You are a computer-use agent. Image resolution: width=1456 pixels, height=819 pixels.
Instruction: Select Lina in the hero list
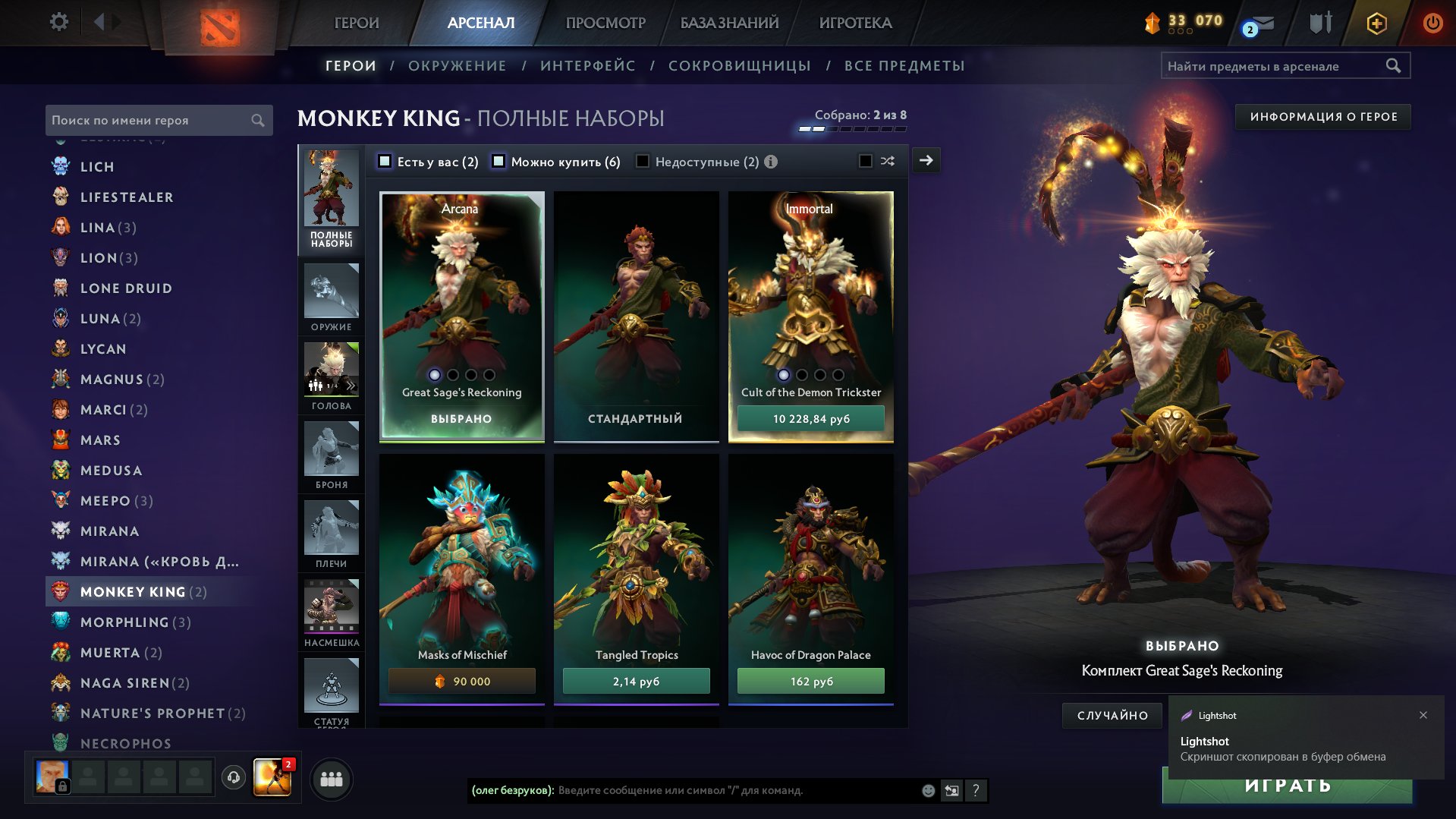pos(99,227)
